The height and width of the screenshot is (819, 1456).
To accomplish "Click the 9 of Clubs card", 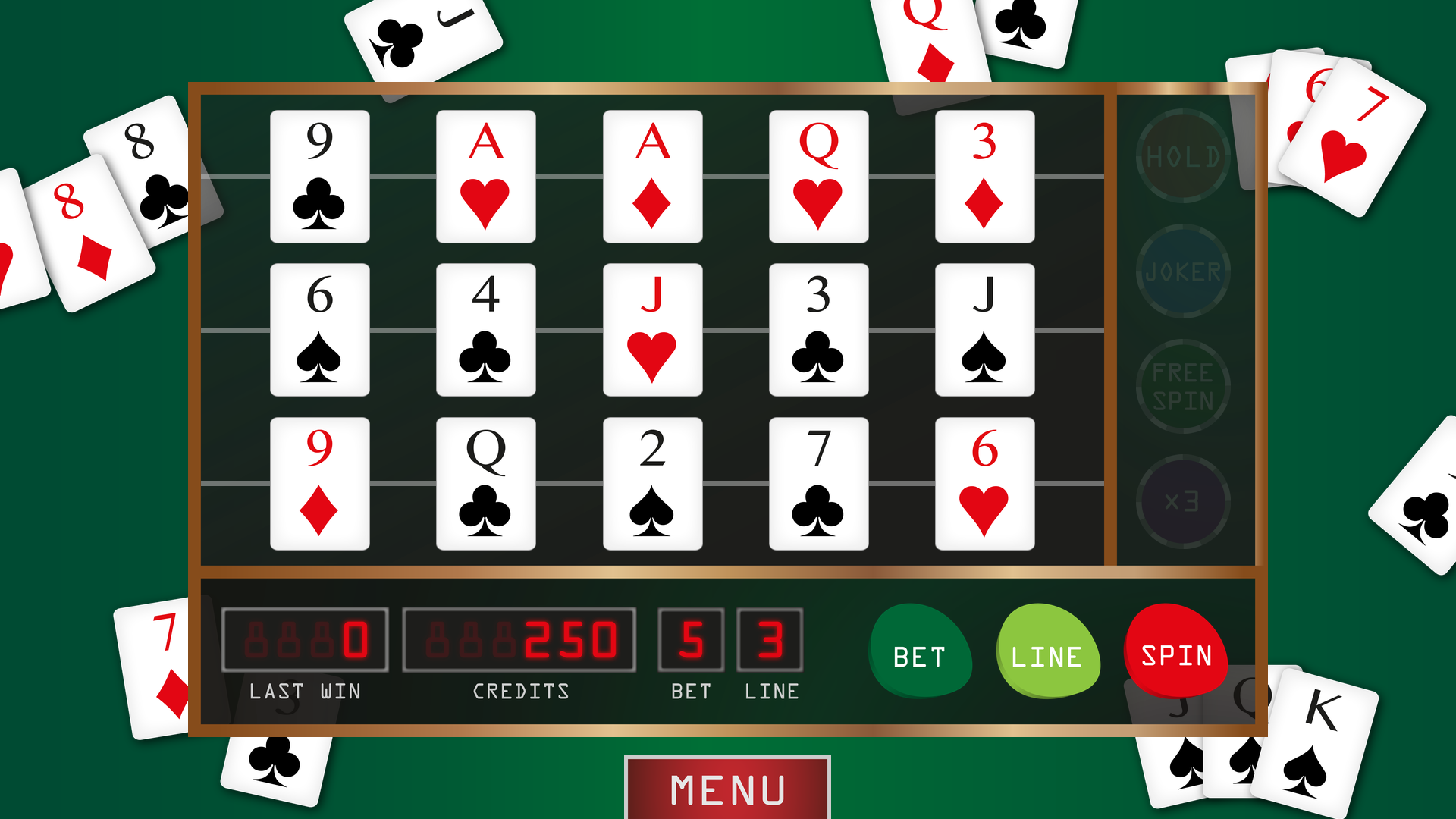I will 319,176.
